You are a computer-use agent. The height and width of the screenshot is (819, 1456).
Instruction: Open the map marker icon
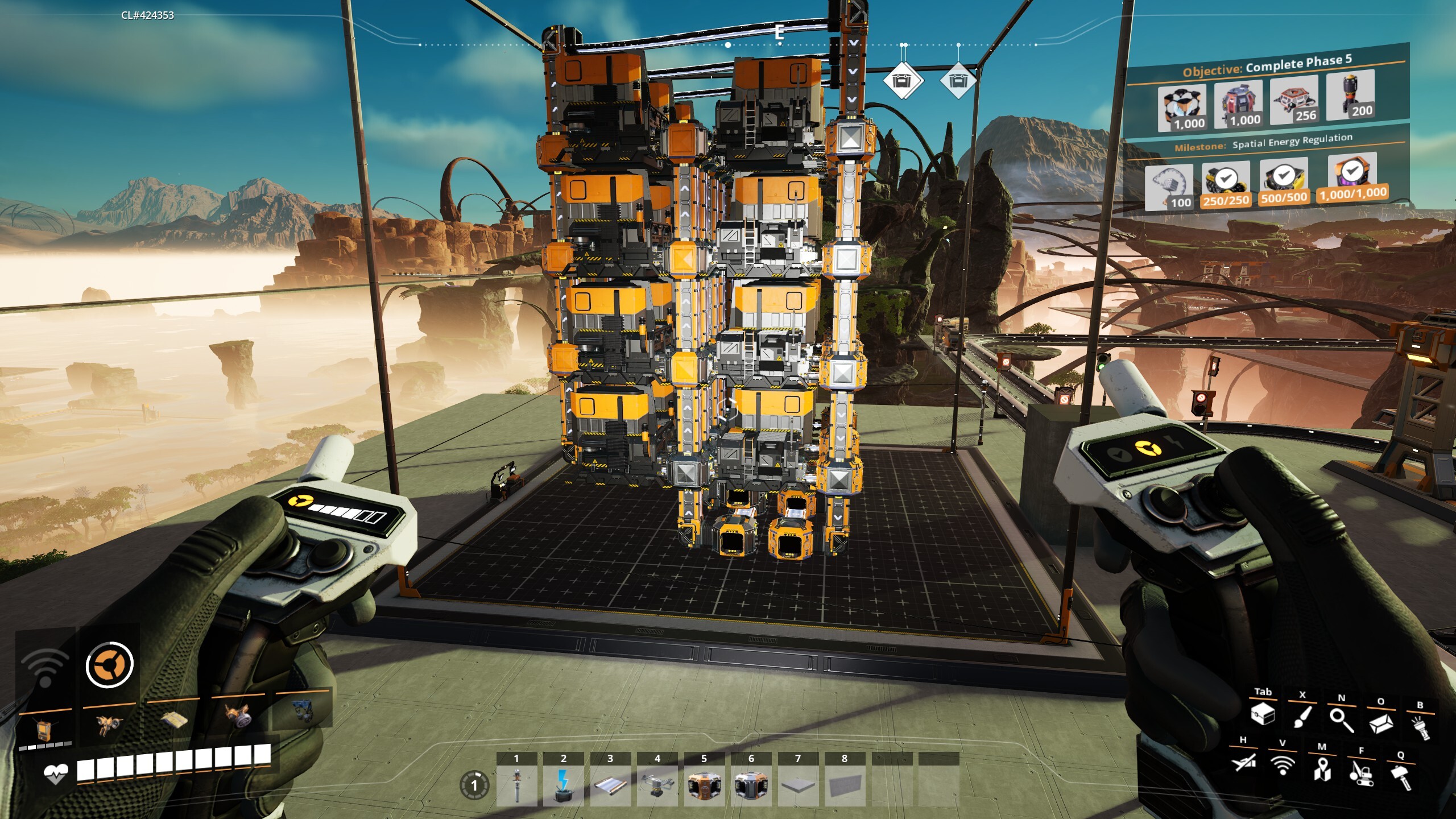click(x=1322, y=770)
